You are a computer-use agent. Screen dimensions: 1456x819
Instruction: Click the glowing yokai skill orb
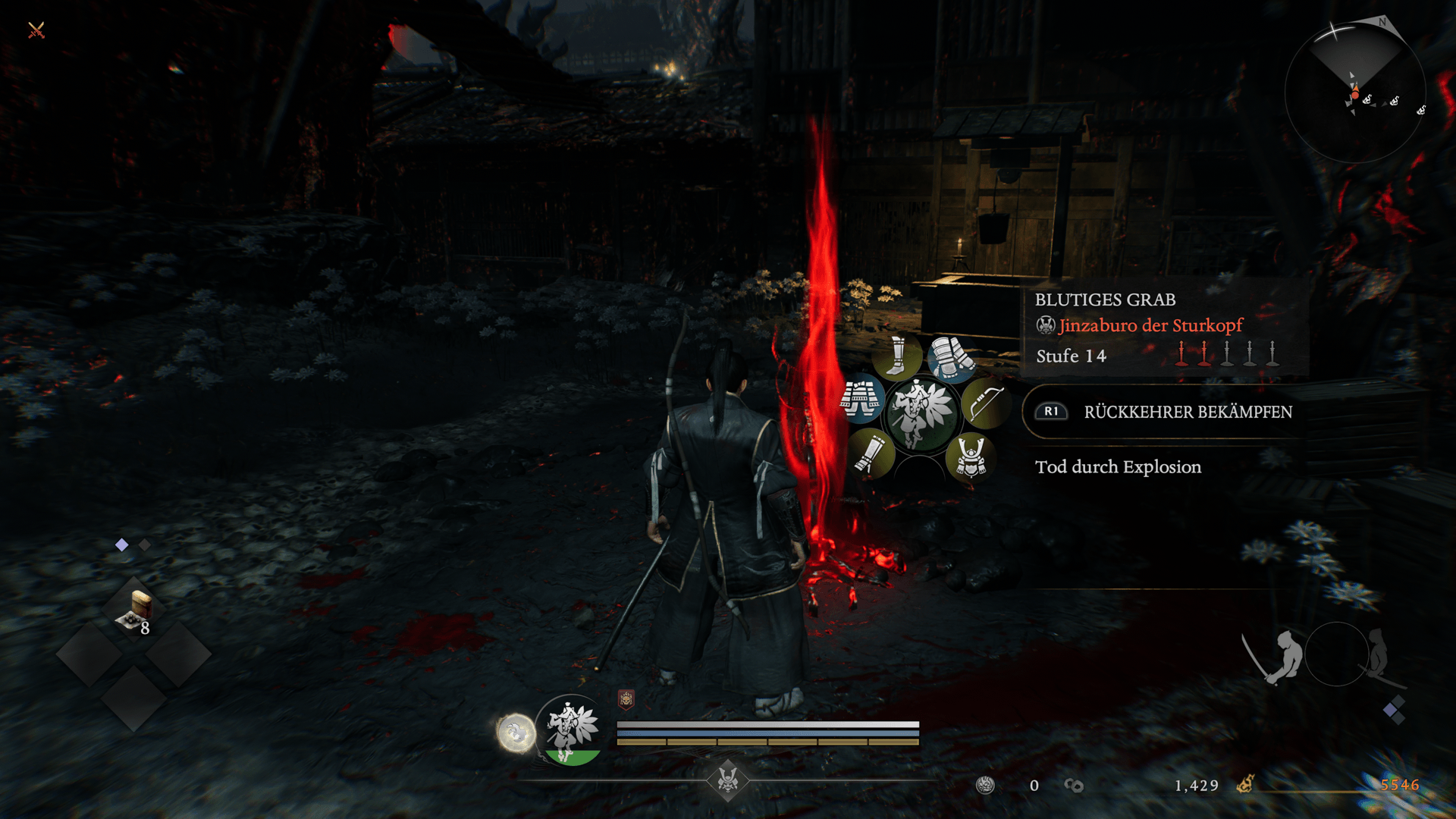[x=516, y=733]
